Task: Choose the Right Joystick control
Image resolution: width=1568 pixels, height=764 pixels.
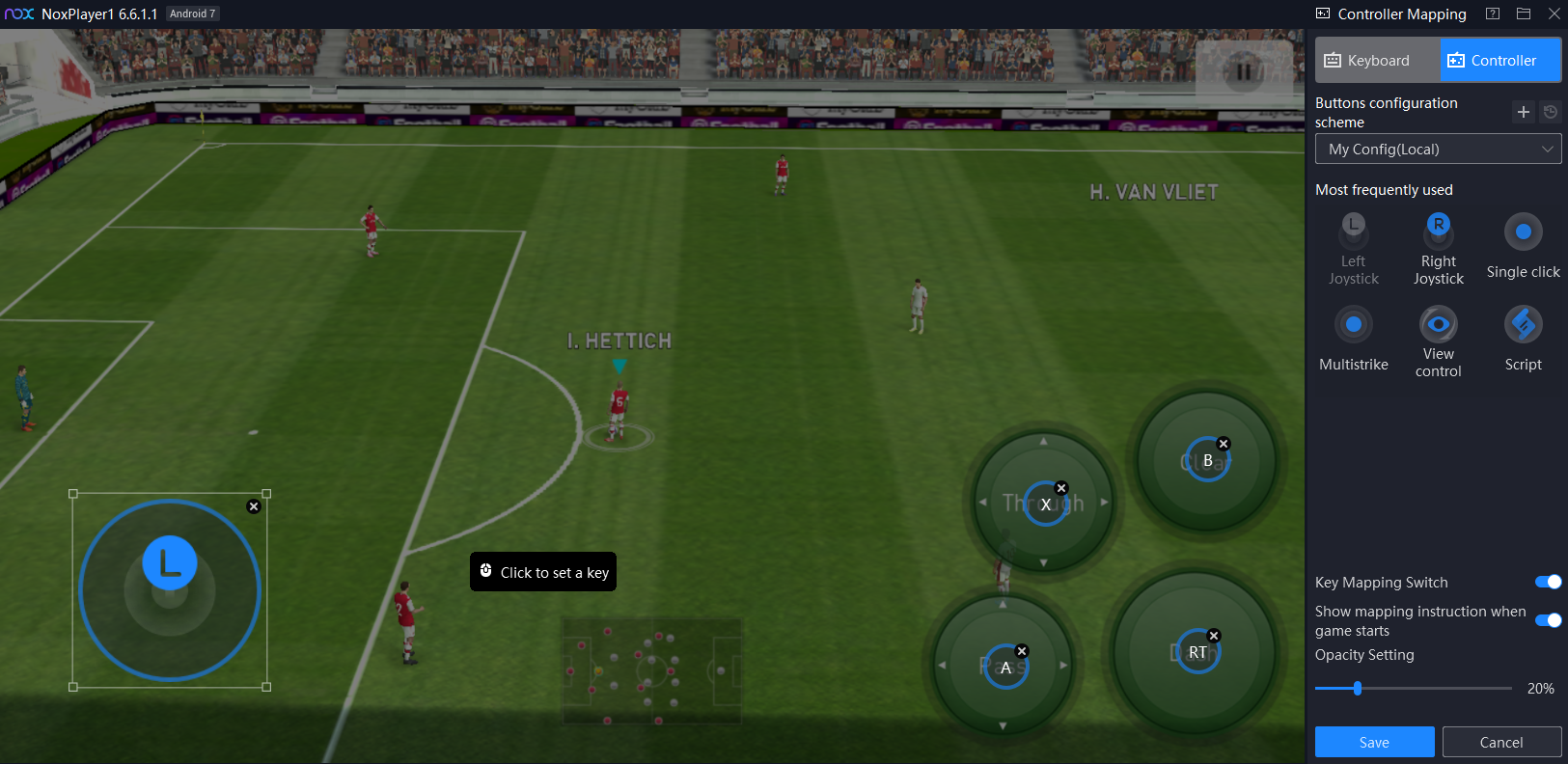Action: [x=1438, y=249]
